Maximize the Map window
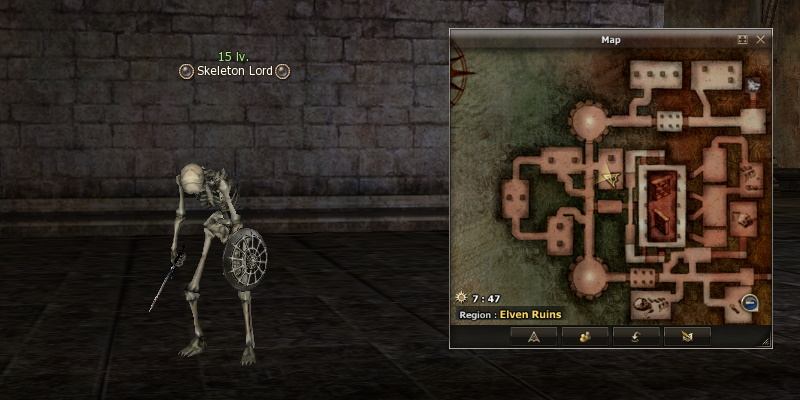The image size is (800, 400). (743, 40)
